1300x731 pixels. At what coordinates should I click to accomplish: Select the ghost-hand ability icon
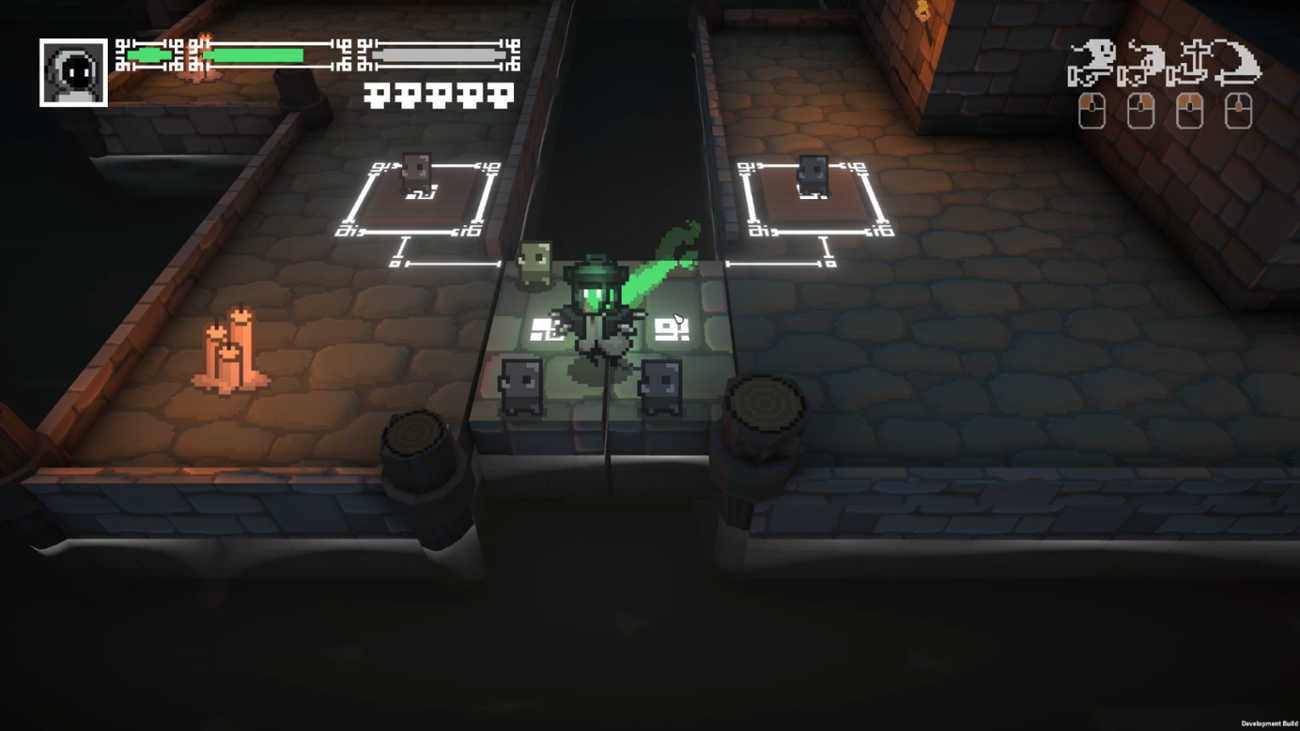click(1140, 60)
